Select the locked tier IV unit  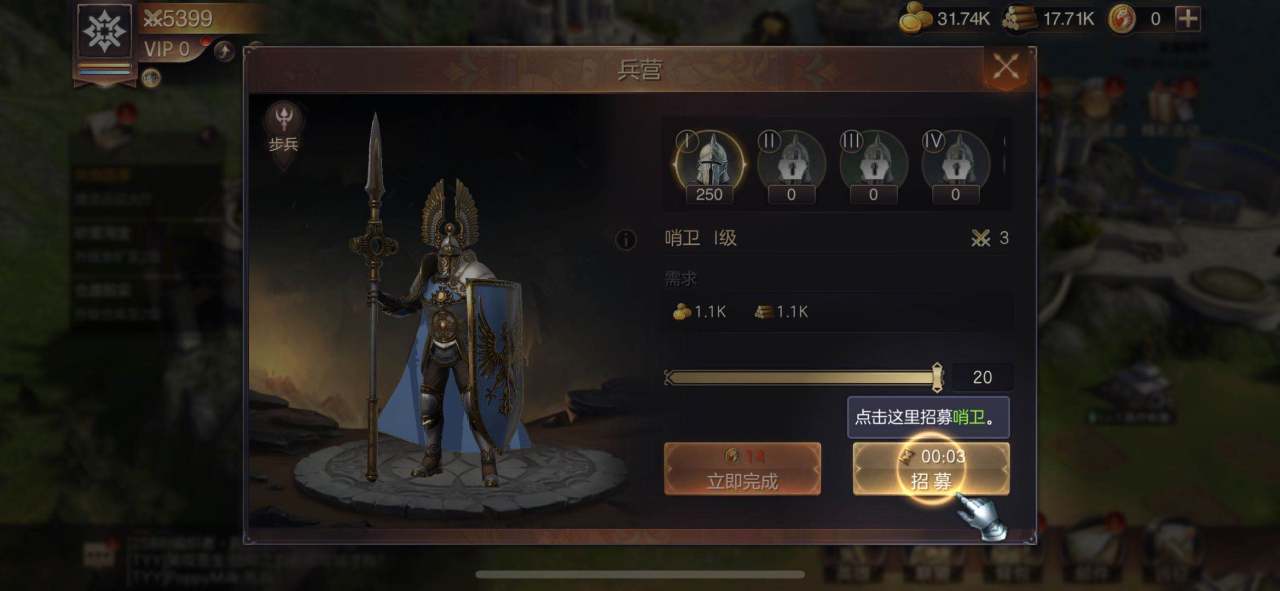pyautogui.click(x=955, y=160)
